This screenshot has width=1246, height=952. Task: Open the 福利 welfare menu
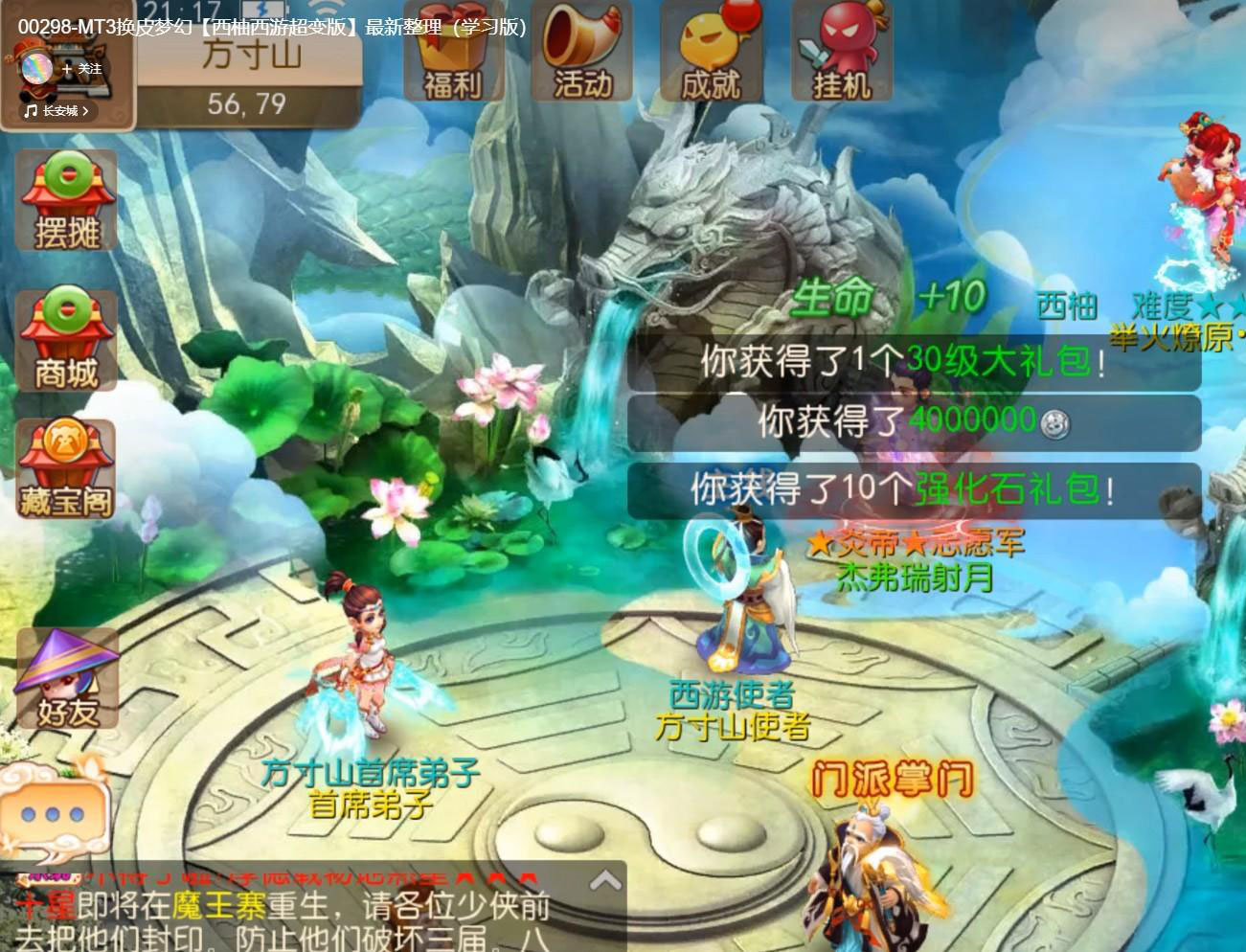point(453,54)
